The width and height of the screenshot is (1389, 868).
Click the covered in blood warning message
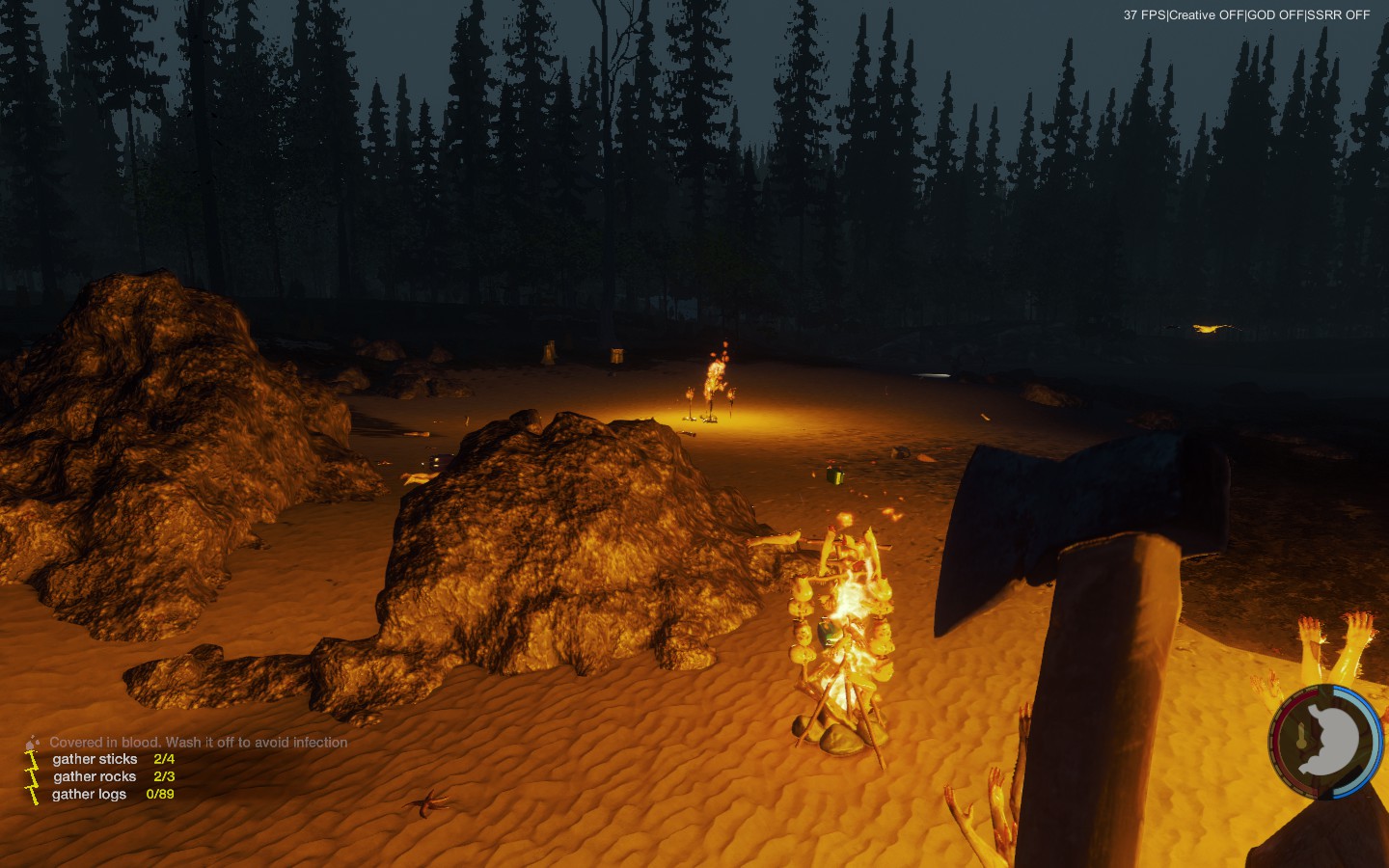[198, 742]
